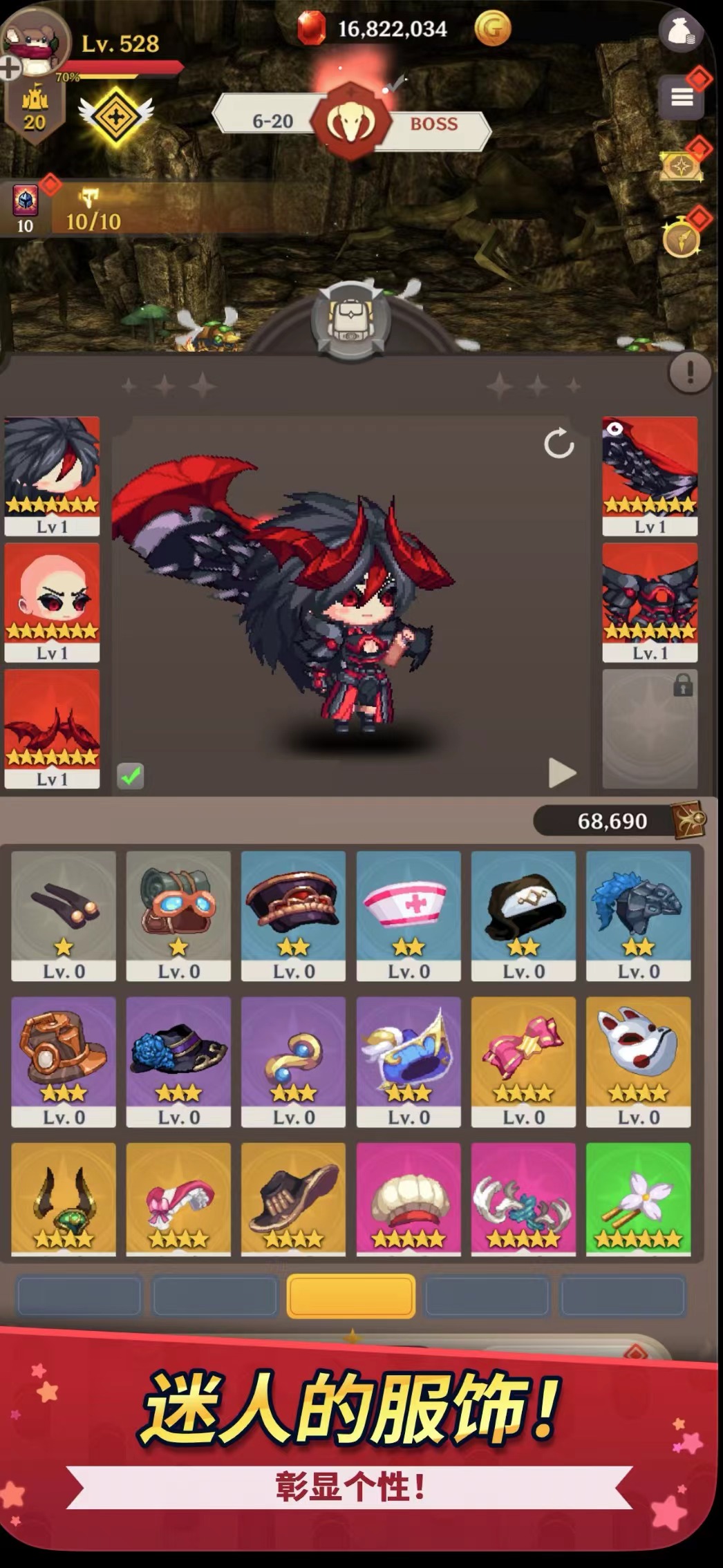
Task: Click the player avatar portrait
Action: pos(35,40)
